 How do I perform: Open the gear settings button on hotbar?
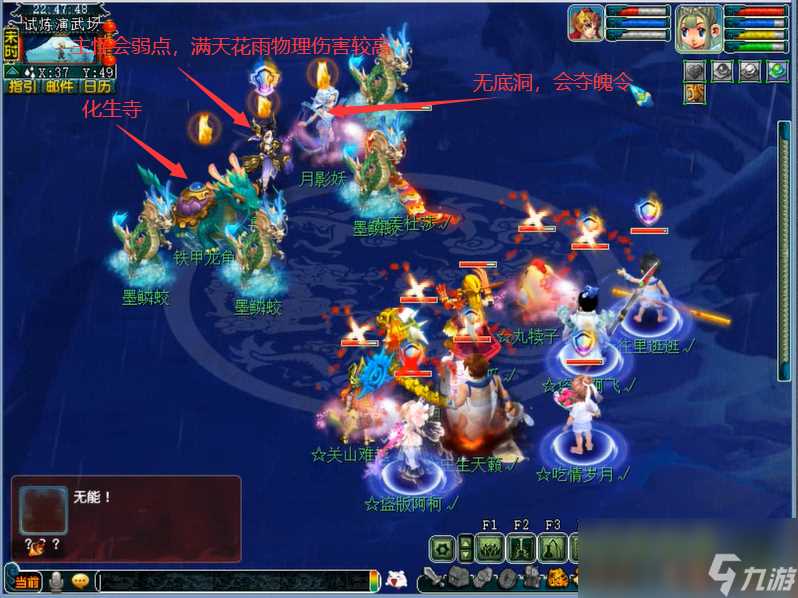443,548
